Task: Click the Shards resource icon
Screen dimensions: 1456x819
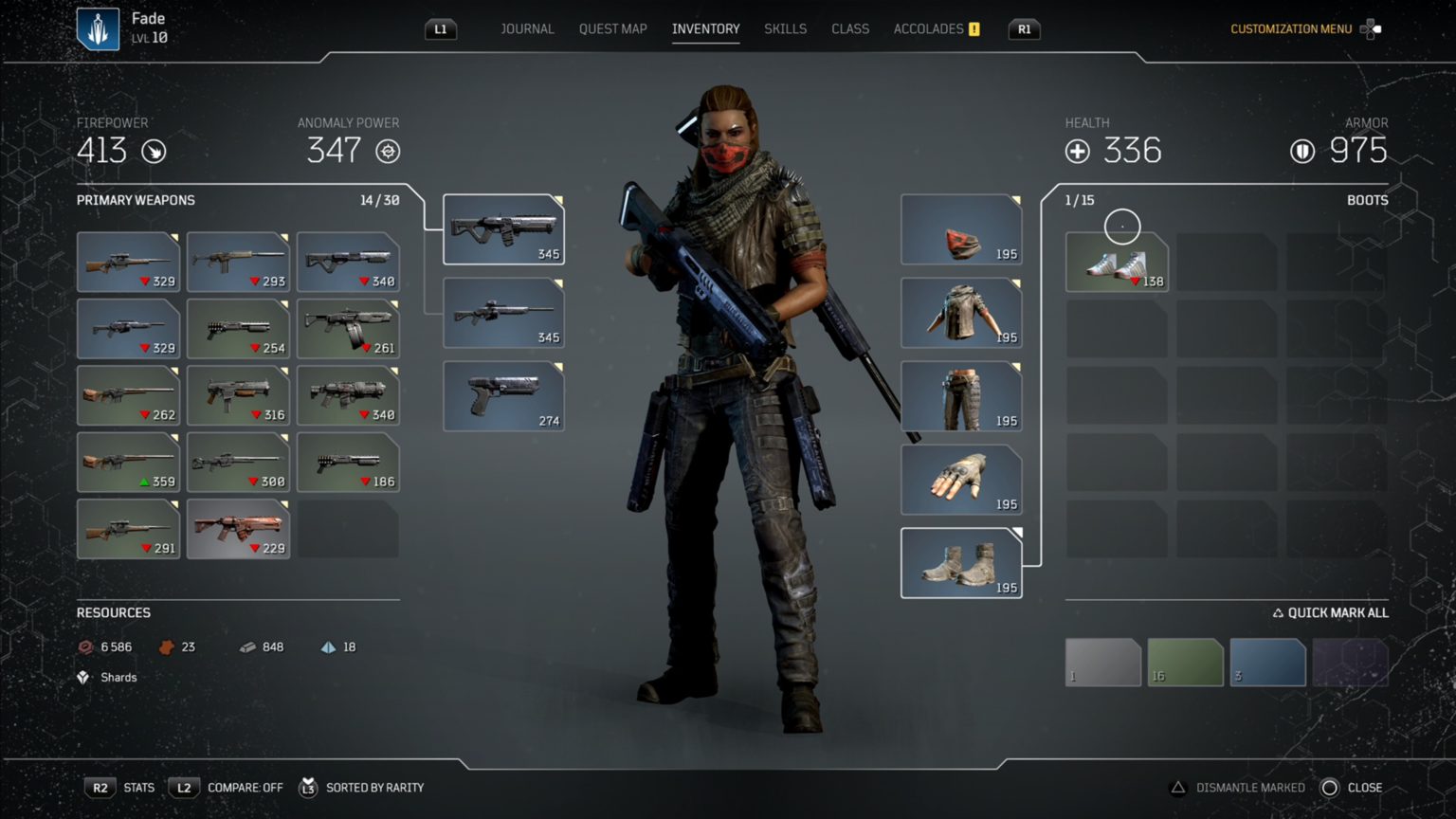Action: click(84, 677)
